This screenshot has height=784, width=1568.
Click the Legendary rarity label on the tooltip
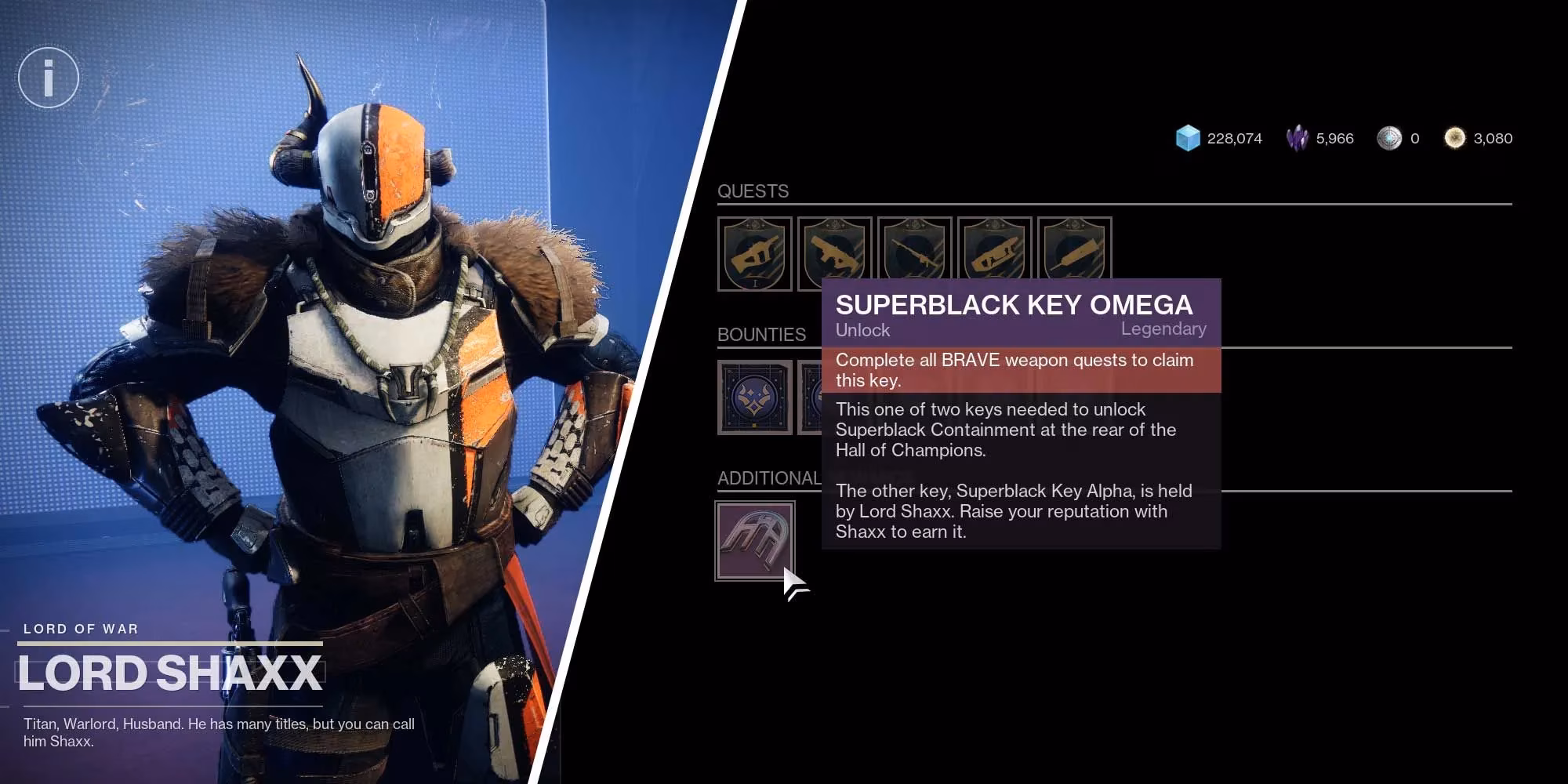1165,328
